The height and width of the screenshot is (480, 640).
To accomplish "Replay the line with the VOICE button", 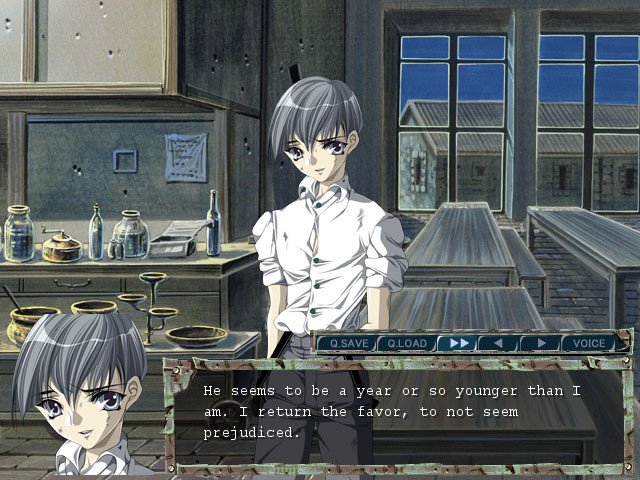I will [588, 343].
